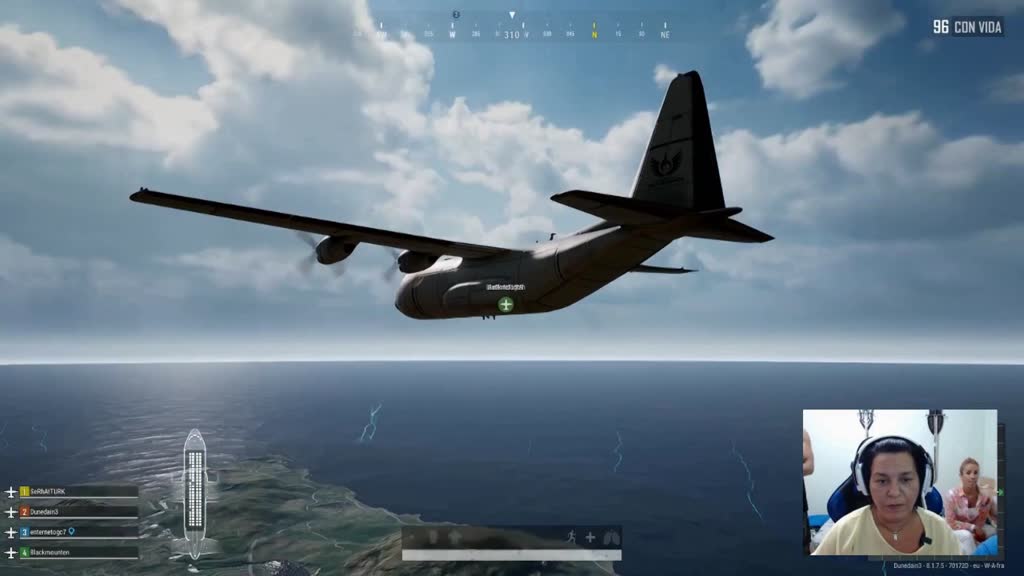The width and height of the screenshot is (1024, 576).
Task: Click the plane seating diagram icon
Action: click(x=194, y=493)
